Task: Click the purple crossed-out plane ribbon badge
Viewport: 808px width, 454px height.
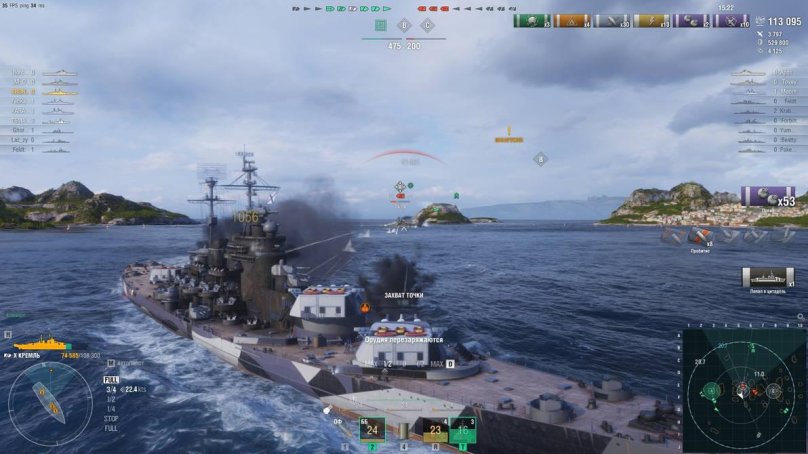Action: click(731, 21)
